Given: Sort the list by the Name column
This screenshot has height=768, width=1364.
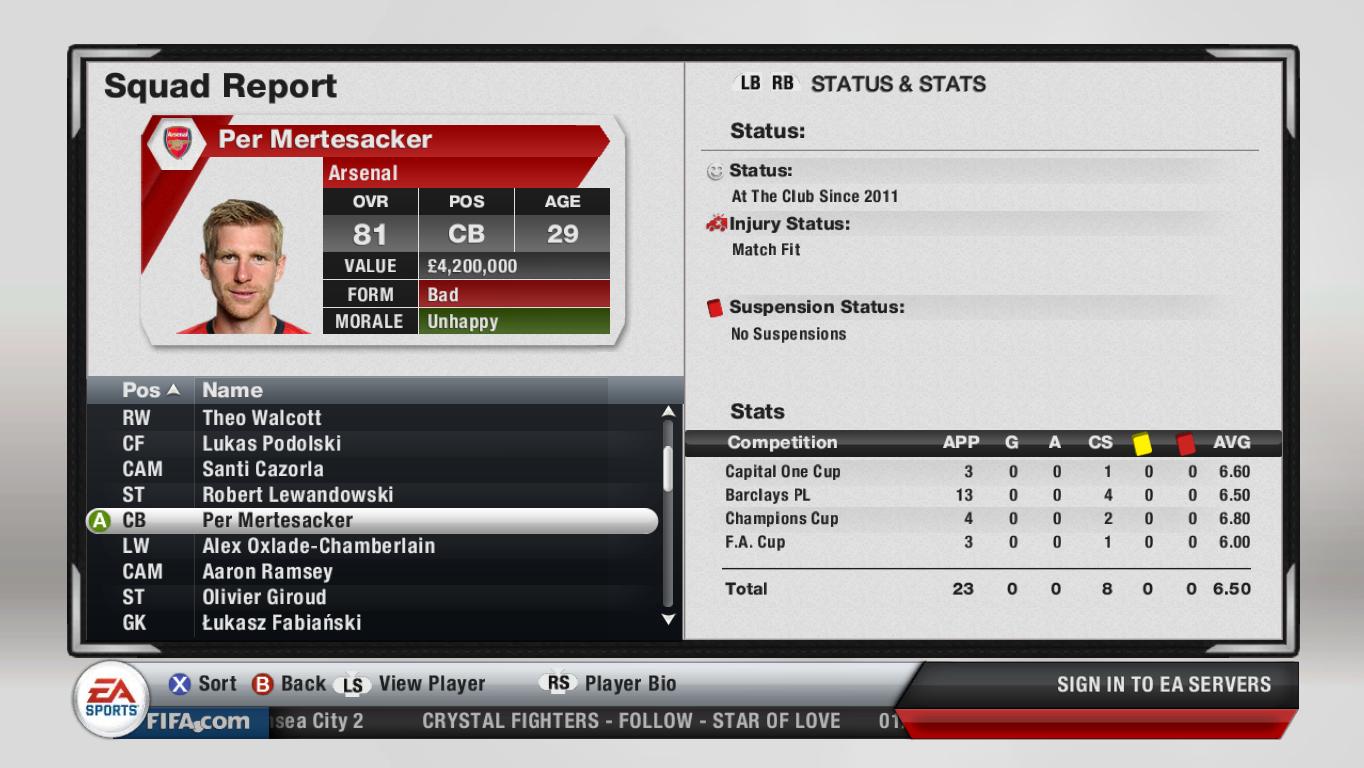Looking at the screenshot, I should 233,390.
